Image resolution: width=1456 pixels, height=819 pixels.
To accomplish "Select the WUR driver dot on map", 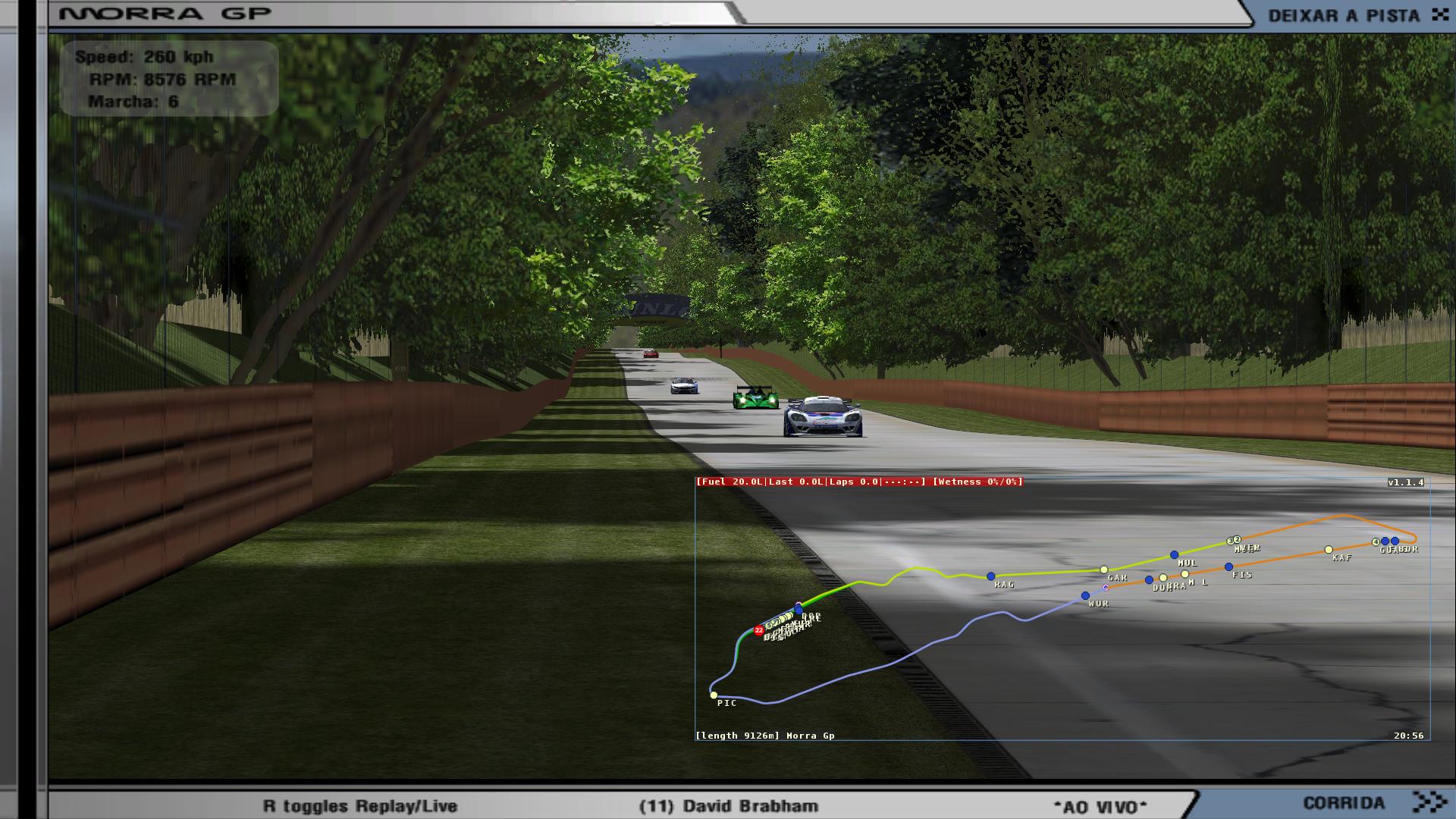I will (1085, 596).
